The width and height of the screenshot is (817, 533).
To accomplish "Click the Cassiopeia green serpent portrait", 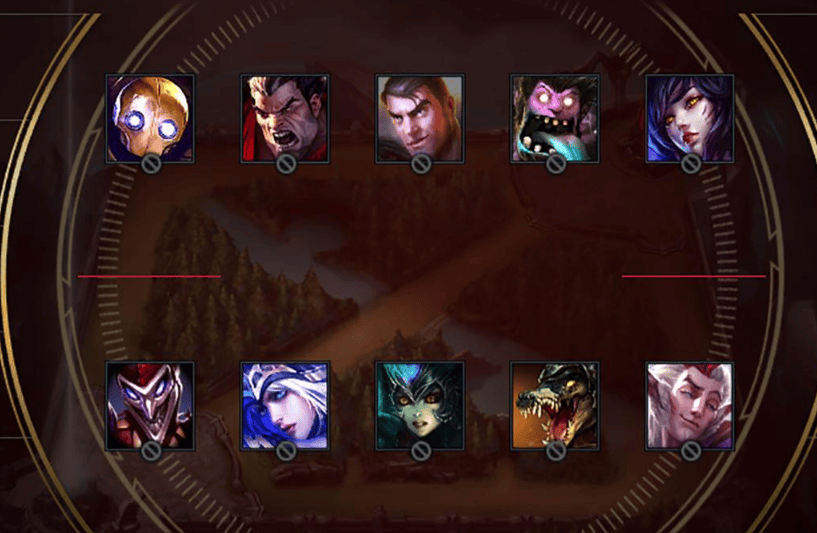I will (x=420, y=405).
